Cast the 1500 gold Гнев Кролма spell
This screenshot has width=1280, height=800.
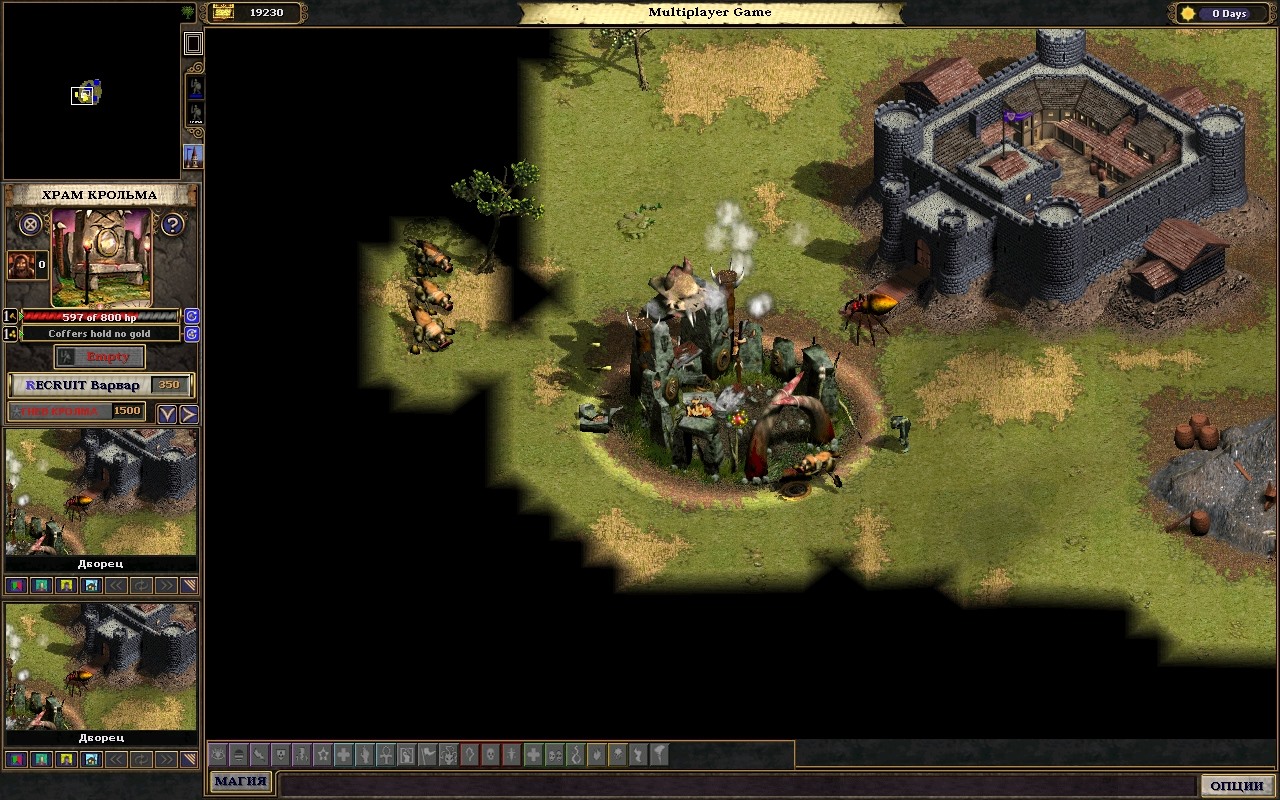point(77,411)
